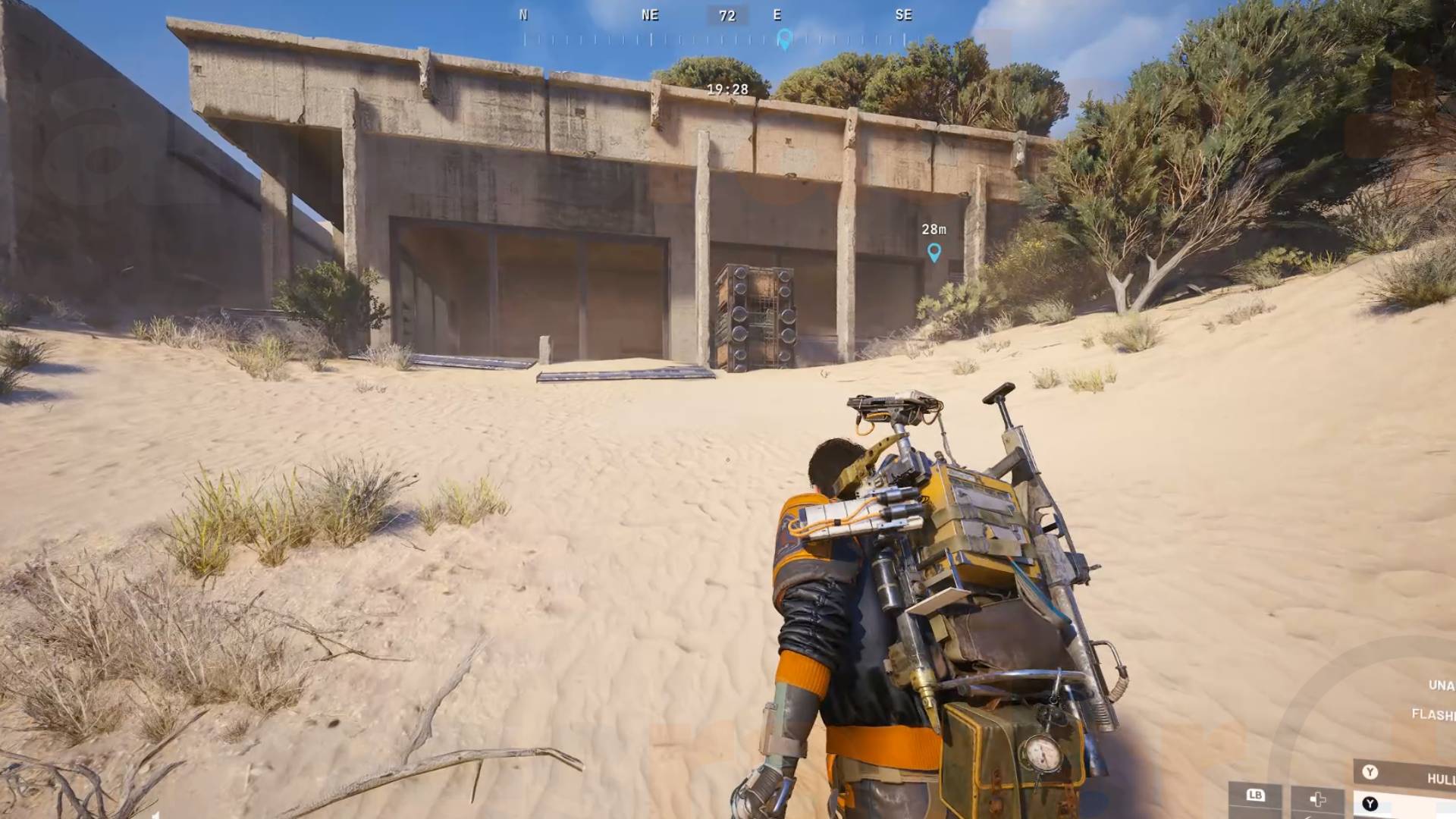The image size is (1456, 819).
Task: Click the blue waypoint marker above 28m
Action: coord(935,253)
